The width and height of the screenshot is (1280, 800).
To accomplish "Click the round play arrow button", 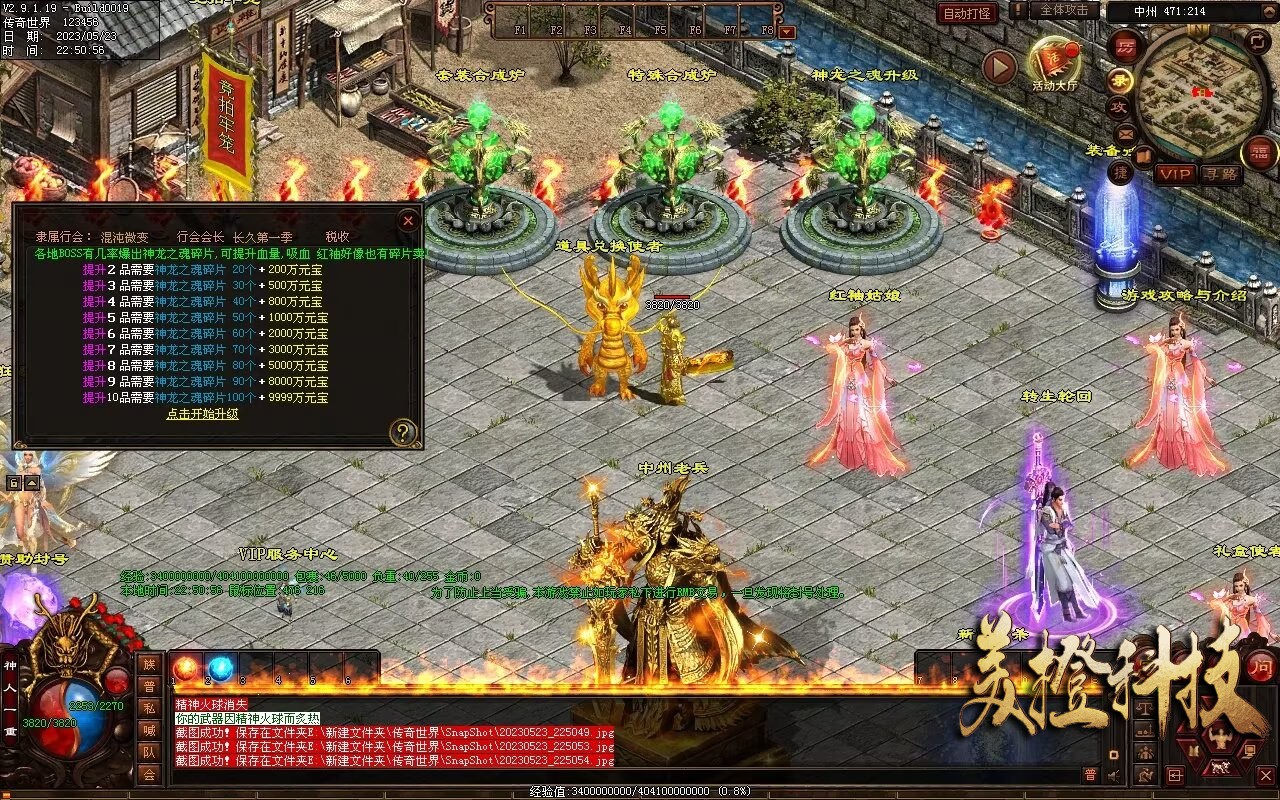I will click(998, 67).
